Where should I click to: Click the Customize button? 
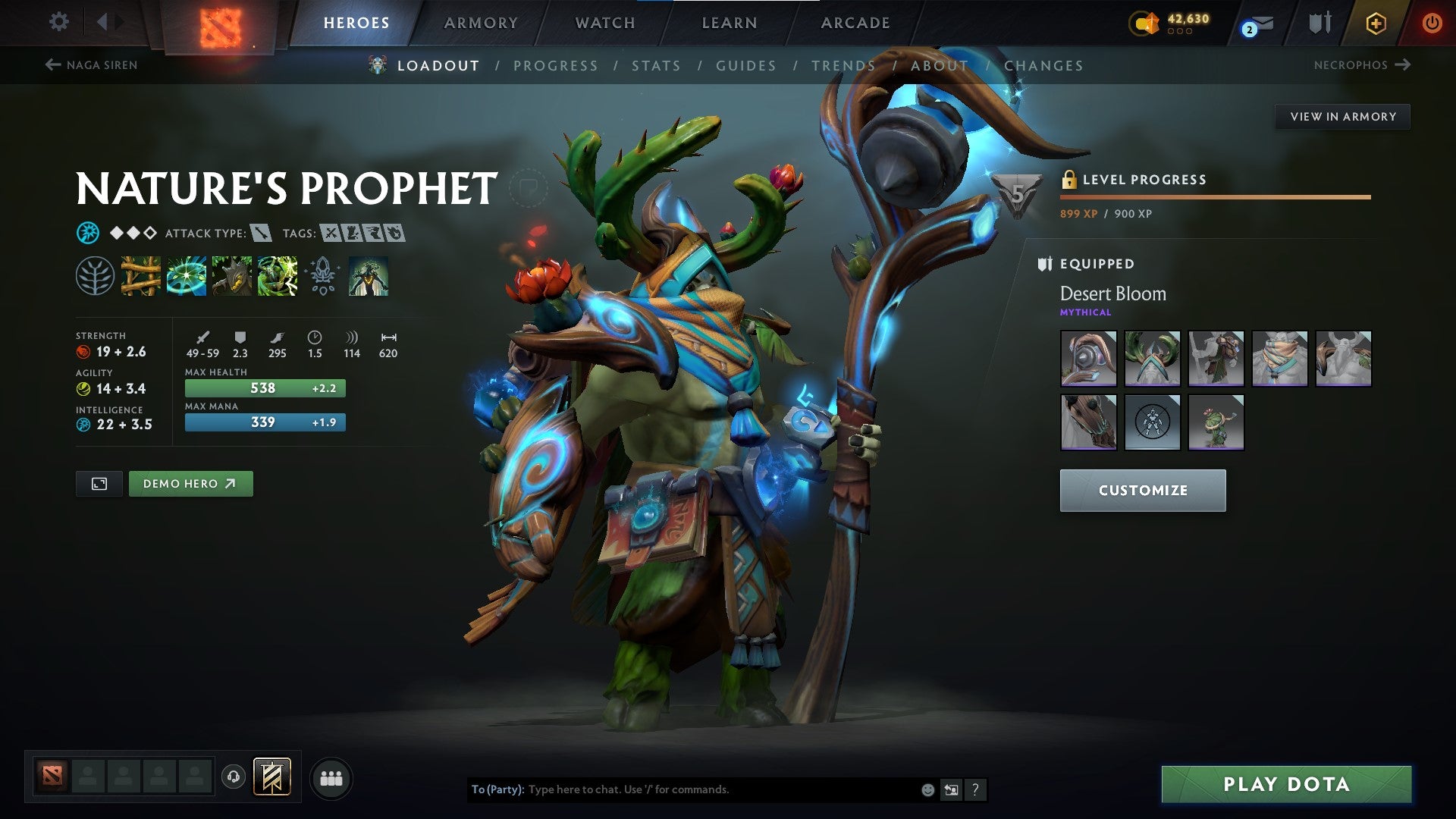click(1142, 490)
